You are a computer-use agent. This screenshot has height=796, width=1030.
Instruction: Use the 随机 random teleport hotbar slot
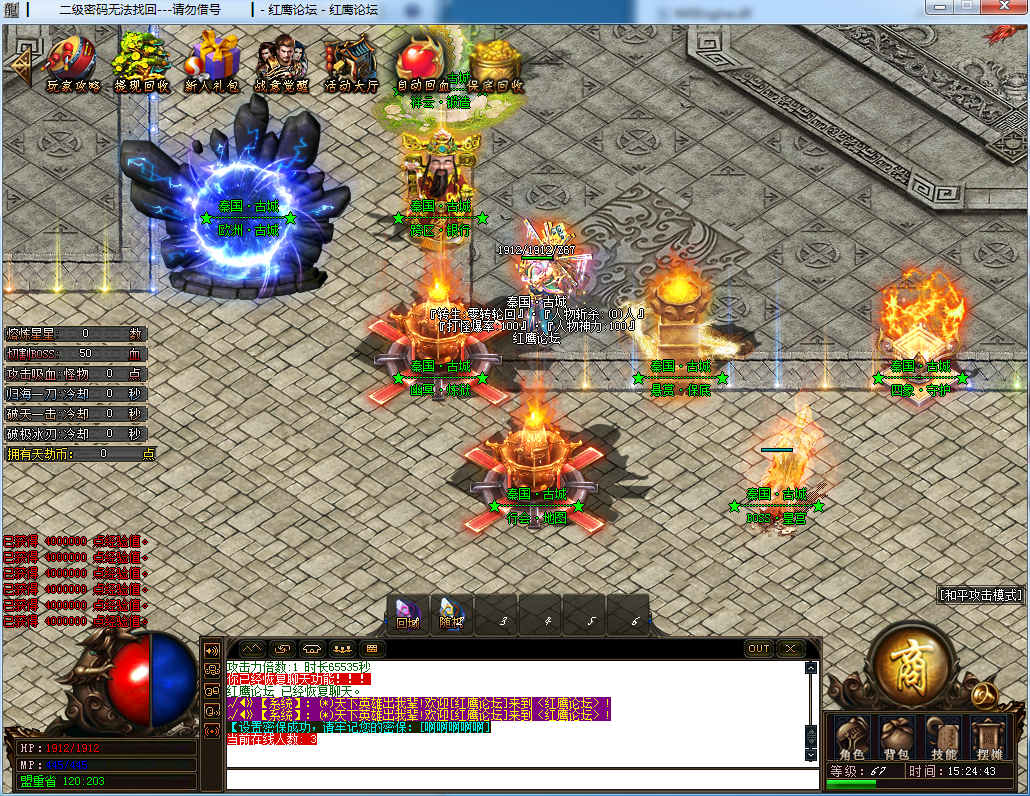(x=452, y=614)
